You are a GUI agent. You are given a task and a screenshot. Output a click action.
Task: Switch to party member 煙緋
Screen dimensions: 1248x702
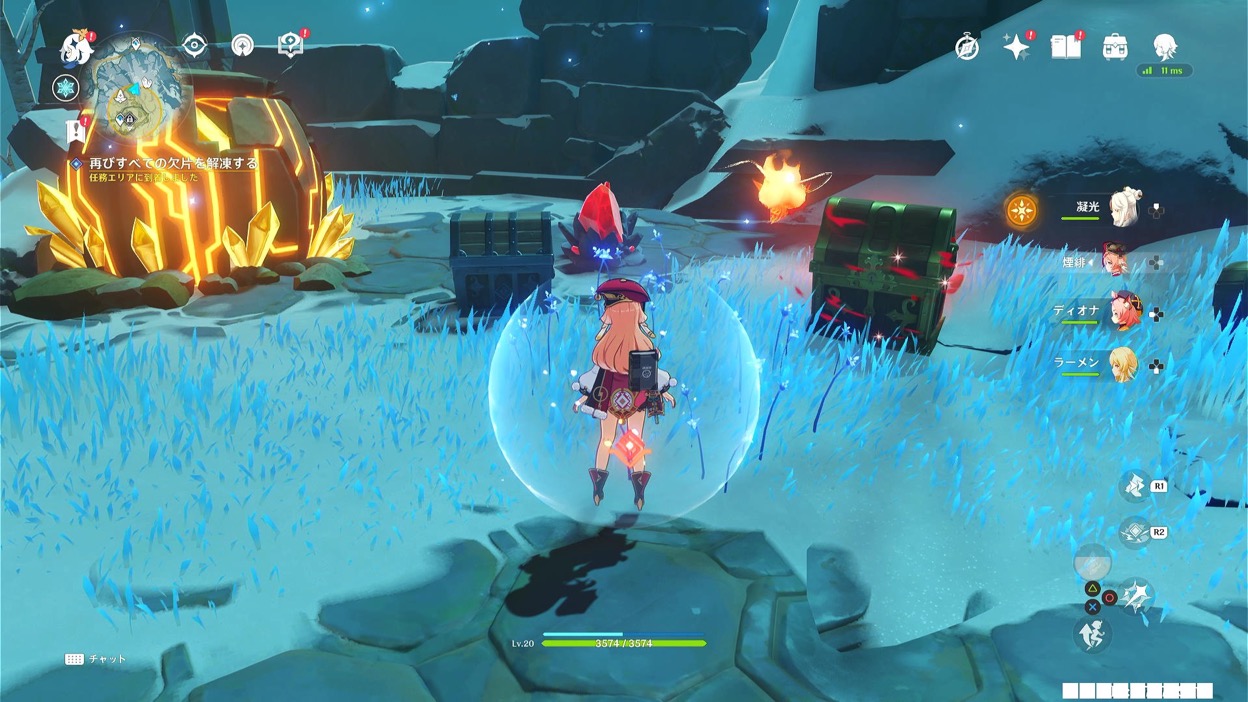point(1115,260)
